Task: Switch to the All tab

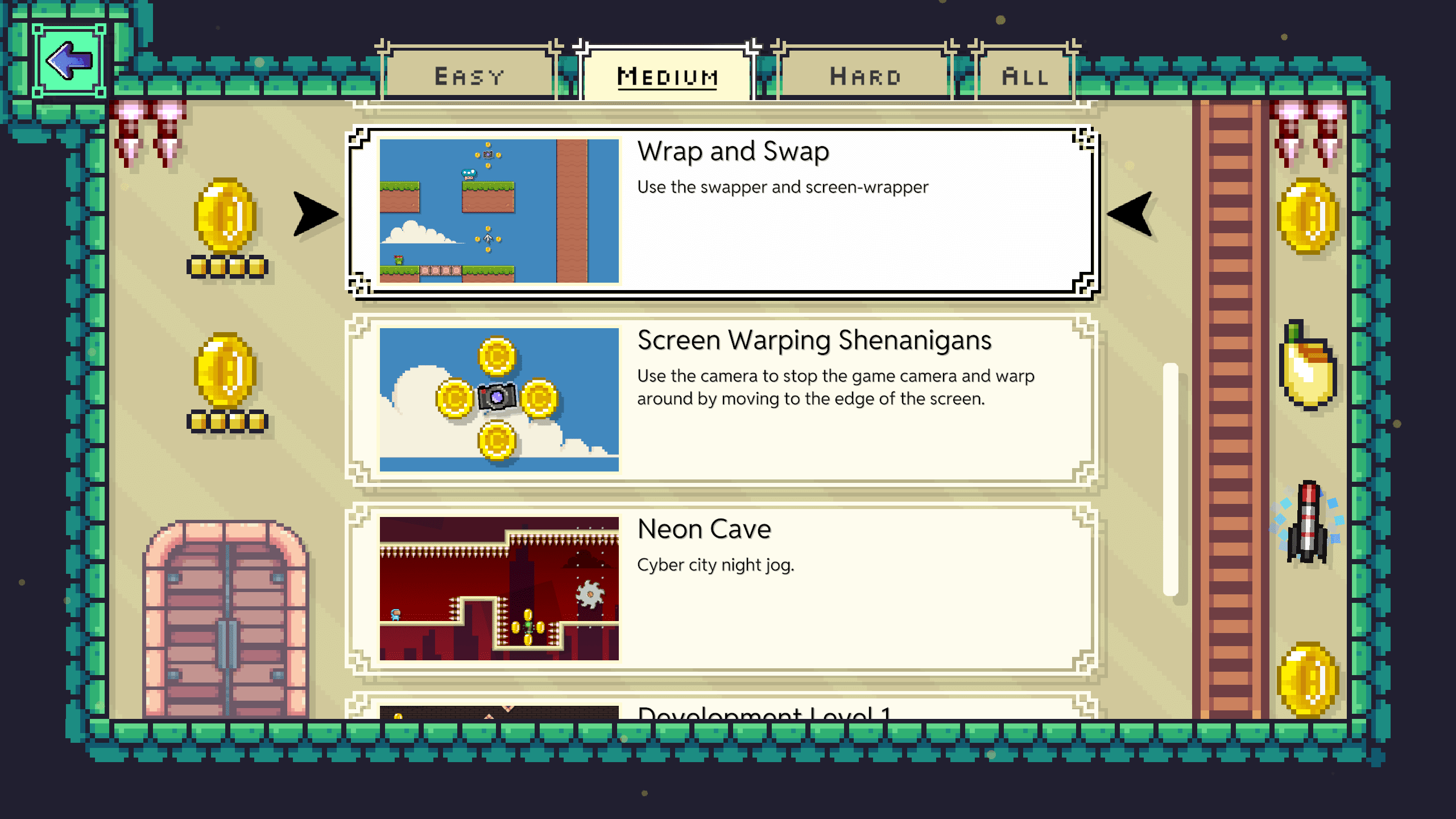Action: tap(1024, 75)
